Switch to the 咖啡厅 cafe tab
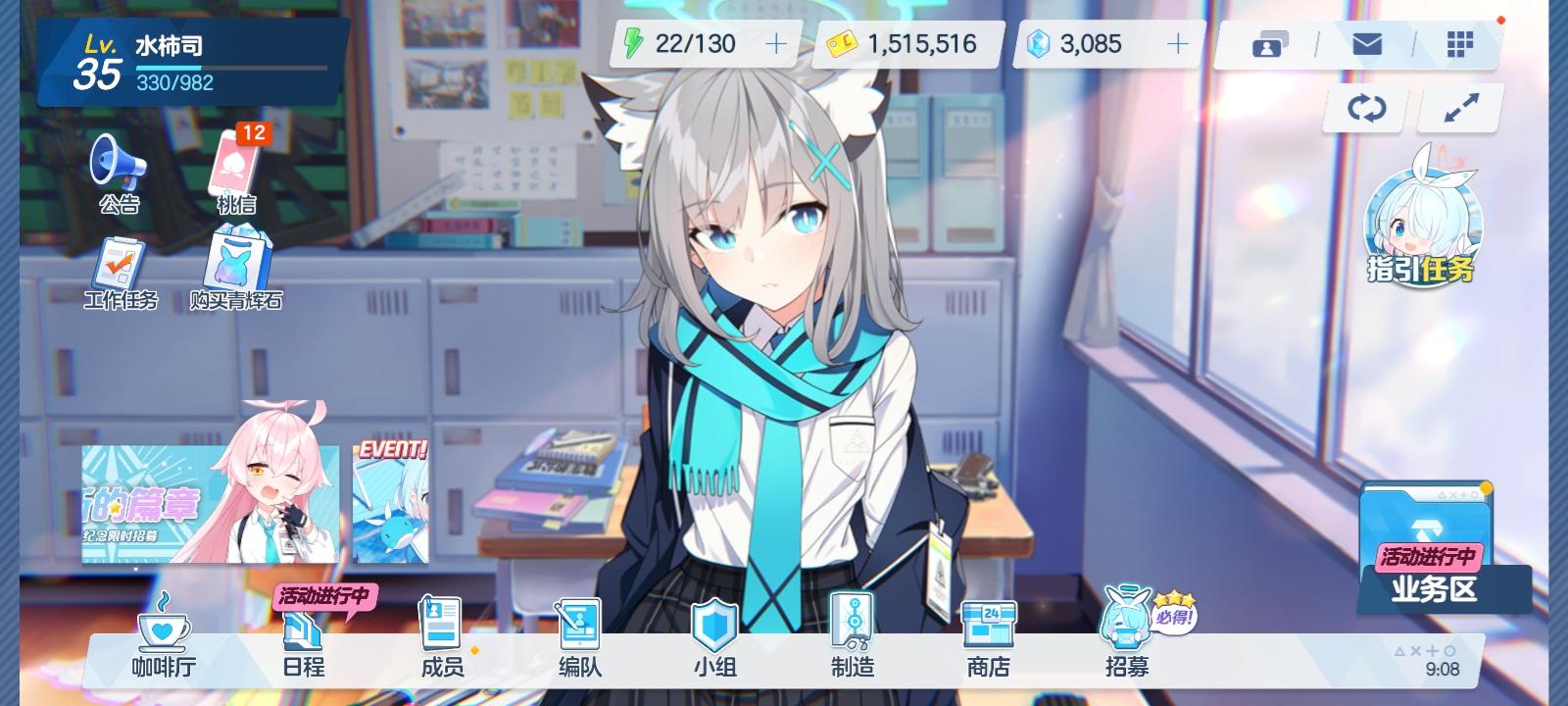Viewport: 1568px width, 706px height. coord(164,635)
